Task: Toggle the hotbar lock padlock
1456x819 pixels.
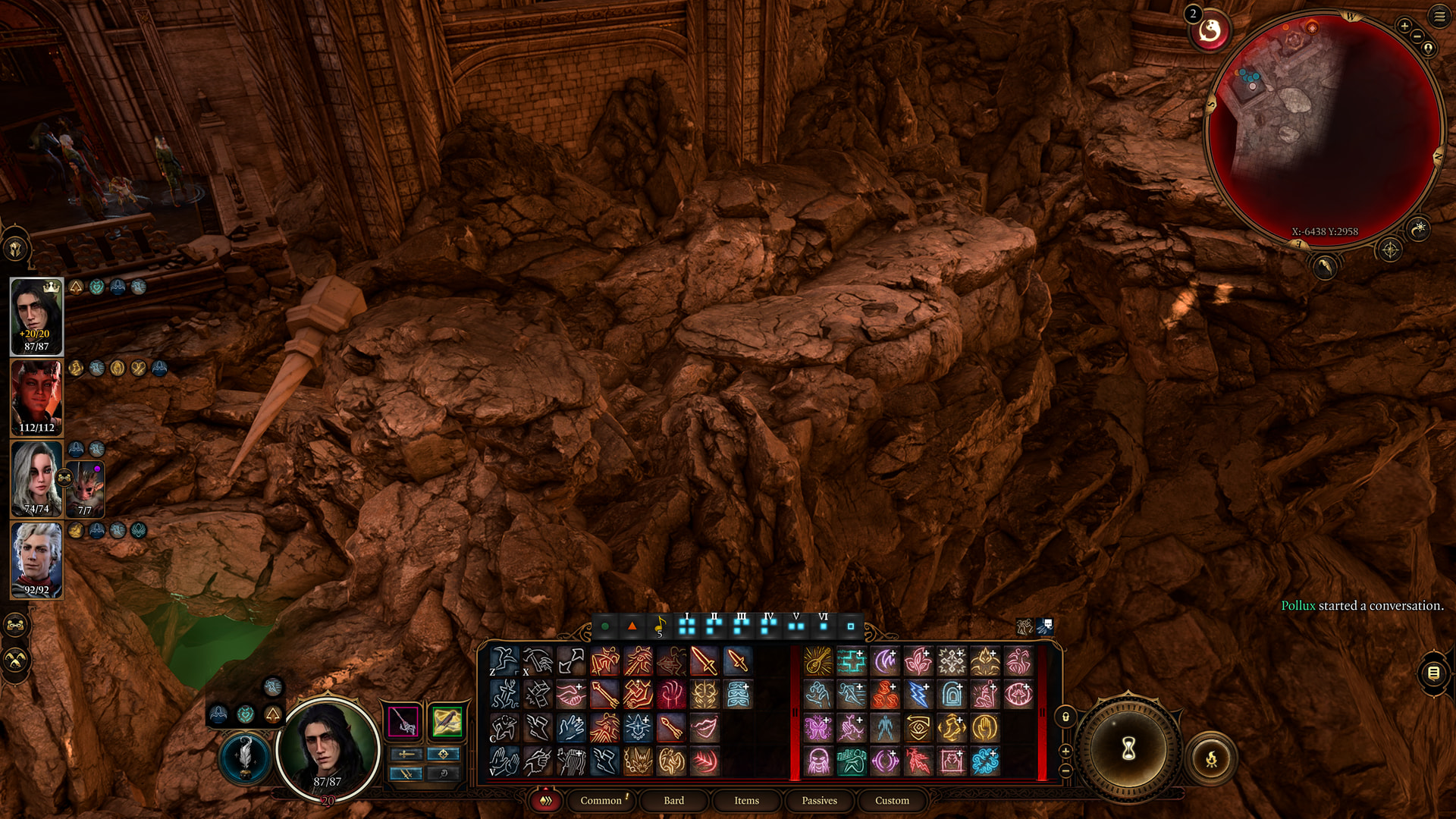Action: tap(1065, 717)
